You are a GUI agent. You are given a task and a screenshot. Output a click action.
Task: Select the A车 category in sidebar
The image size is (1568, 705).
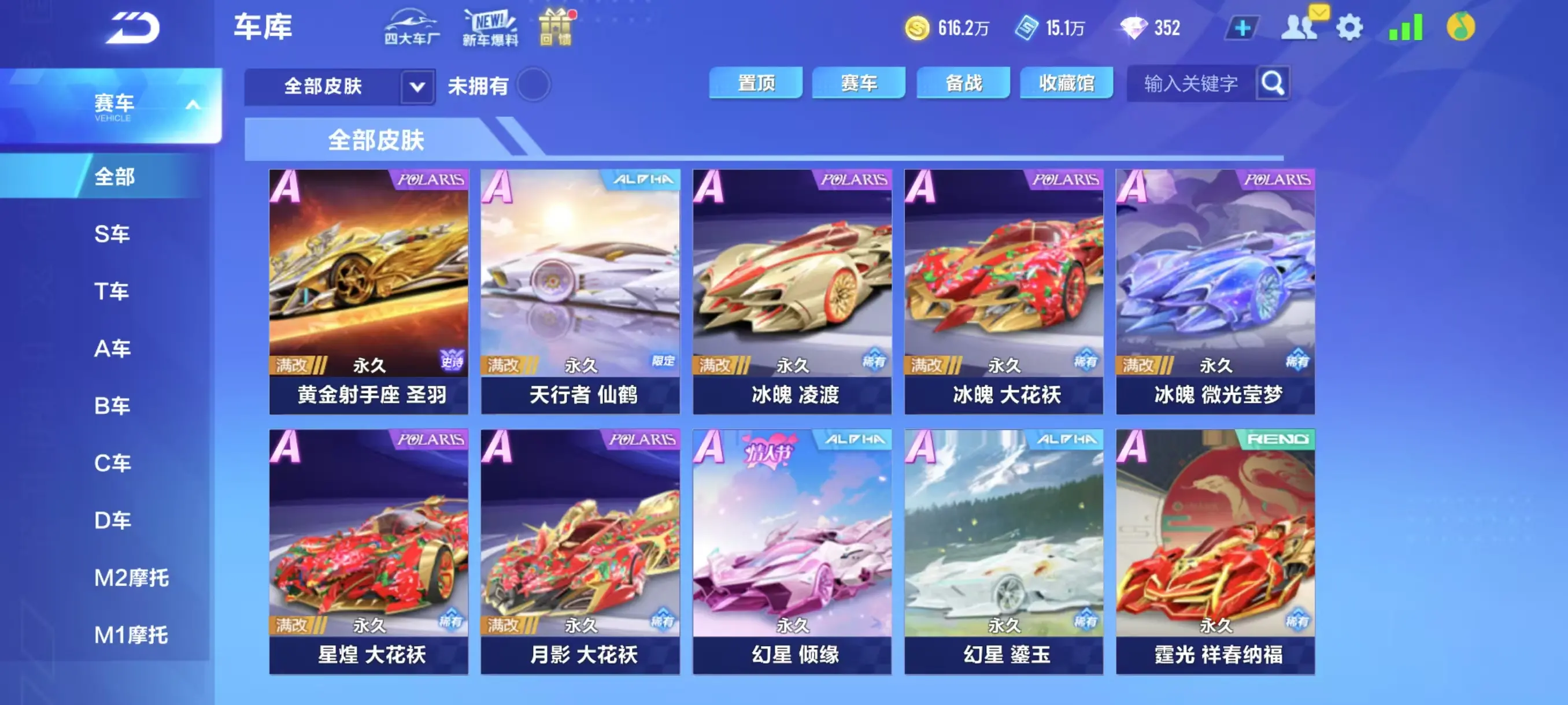(x=113, y=348)
